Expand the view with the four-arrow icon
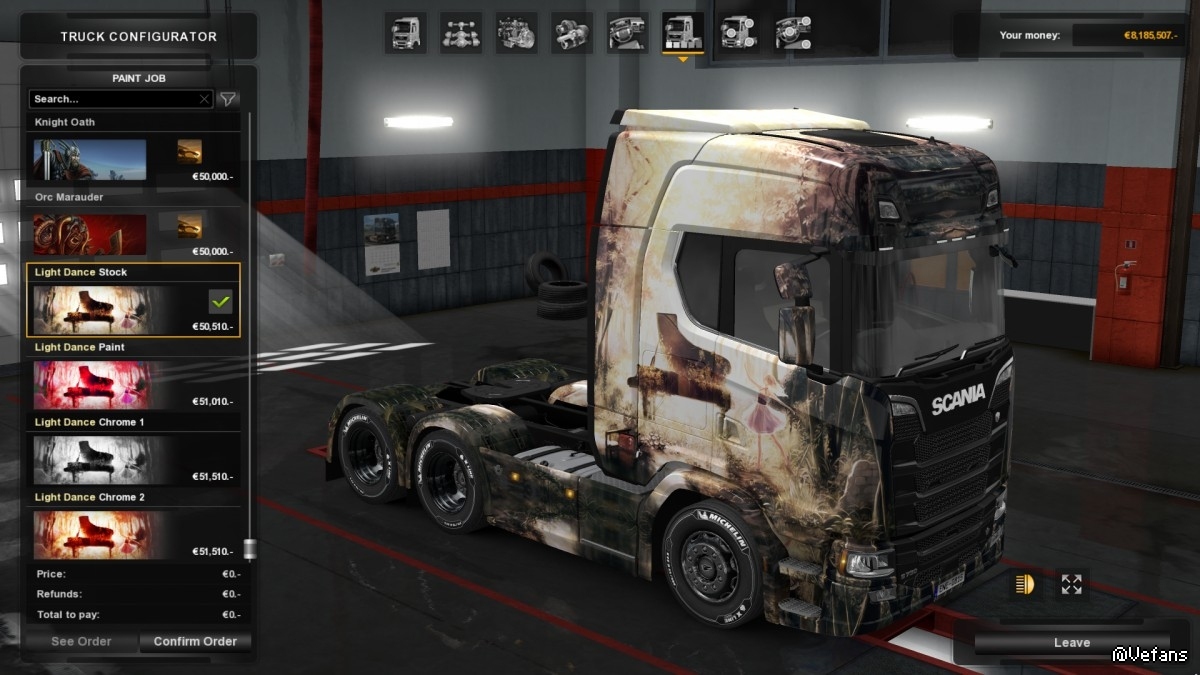 (1071, 585)
